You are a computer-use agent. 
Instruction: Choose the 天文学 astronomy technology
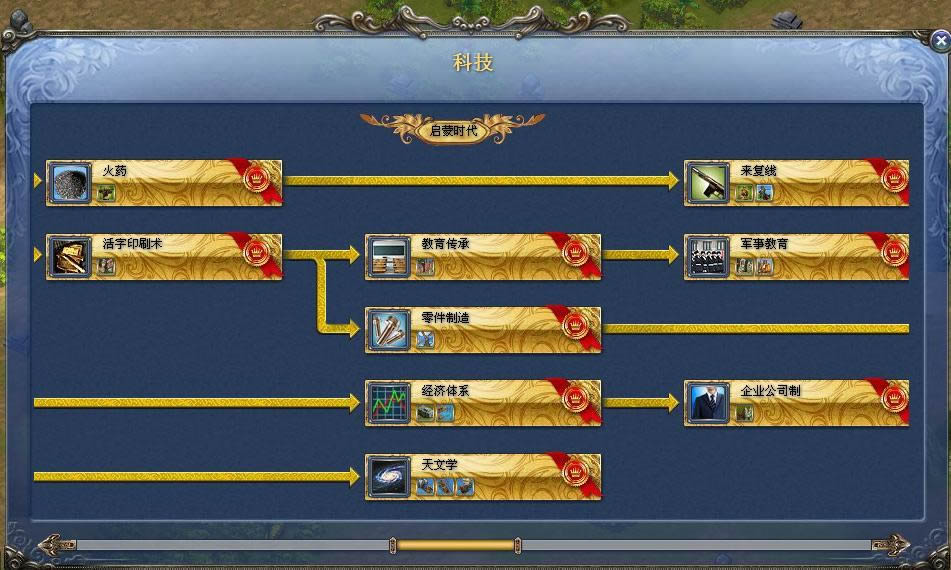(x=483, y=476)
